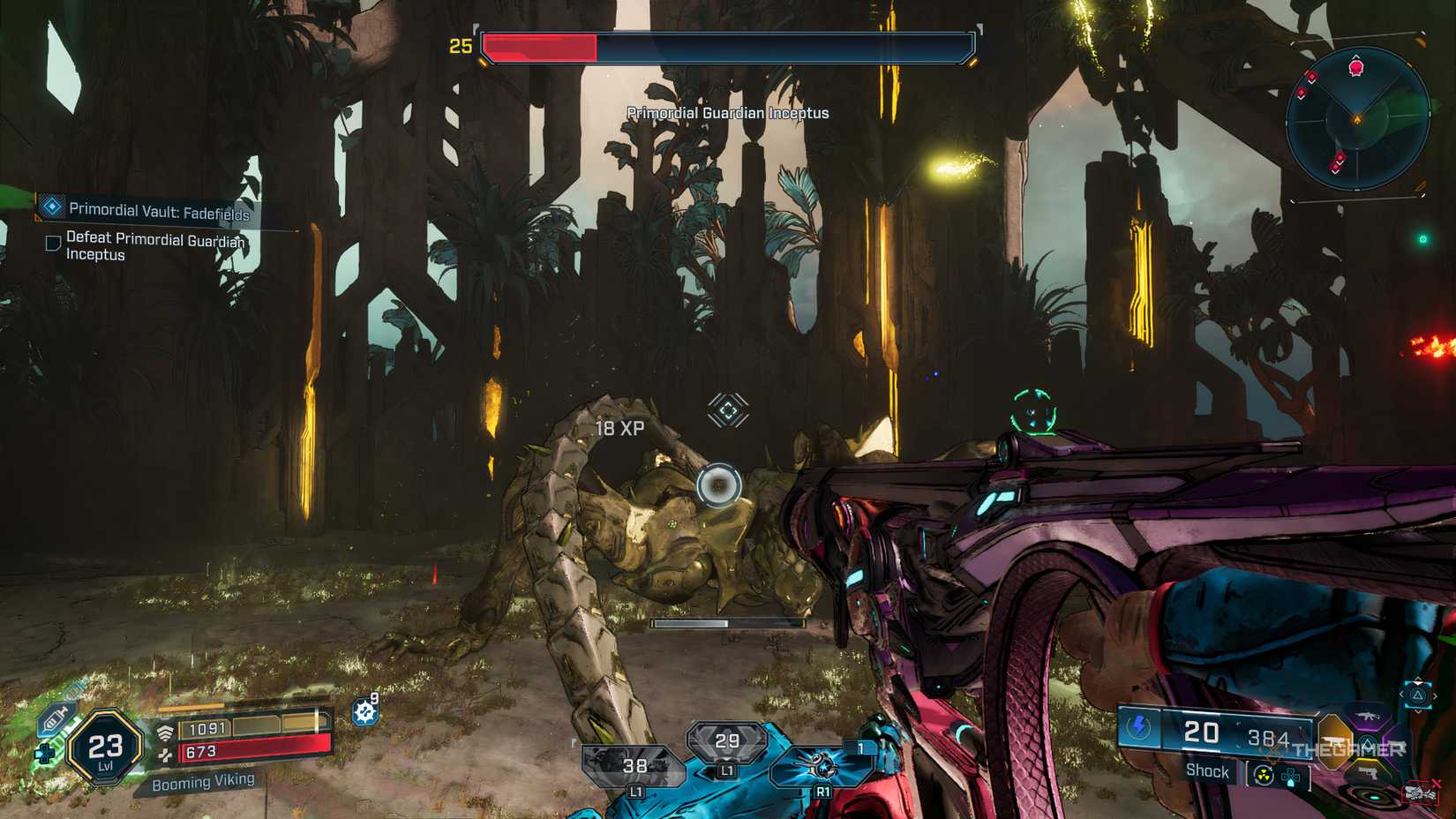Click the crosshair diamond marker above the boss
Screen dimensions: 1456x819
(728, 410)
